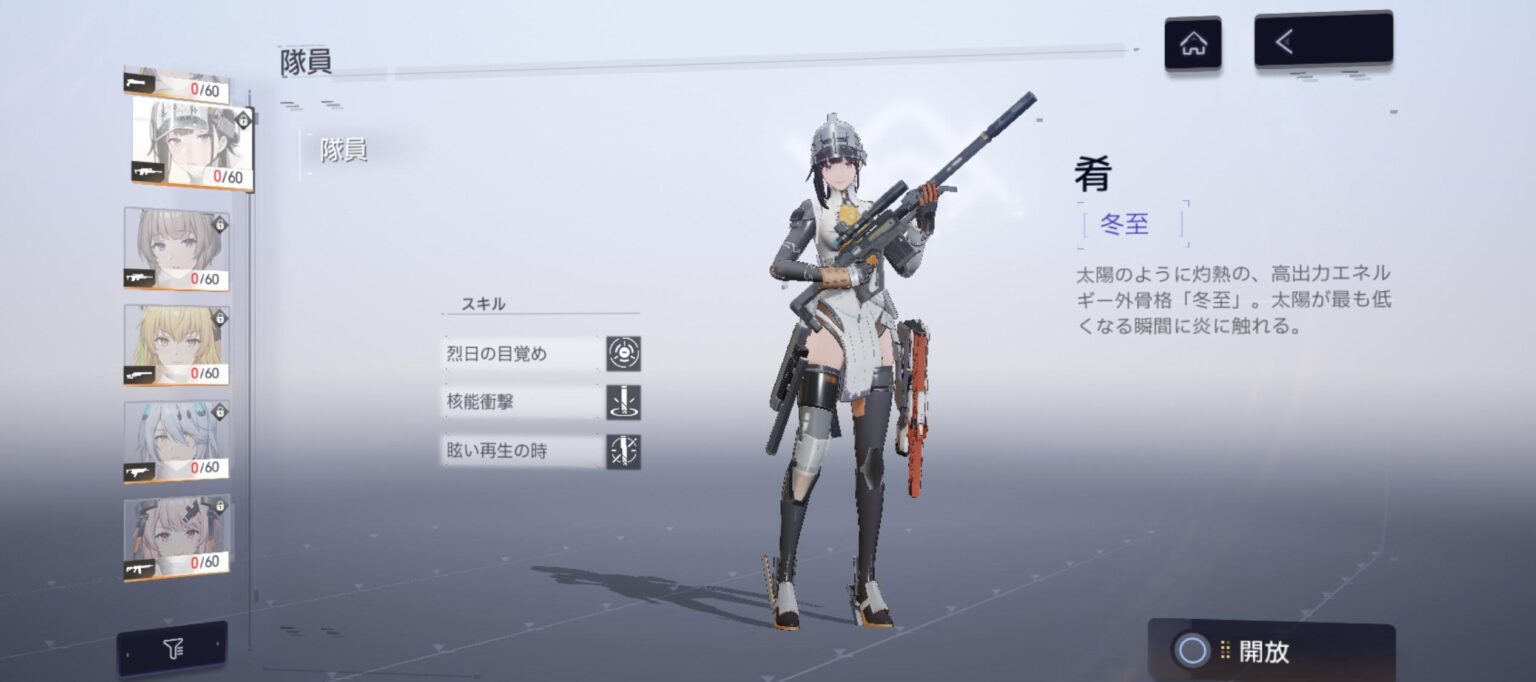Switch to the 隊員 tab
The width and height of the screenshot is (1536, 682).
[344, 151]
